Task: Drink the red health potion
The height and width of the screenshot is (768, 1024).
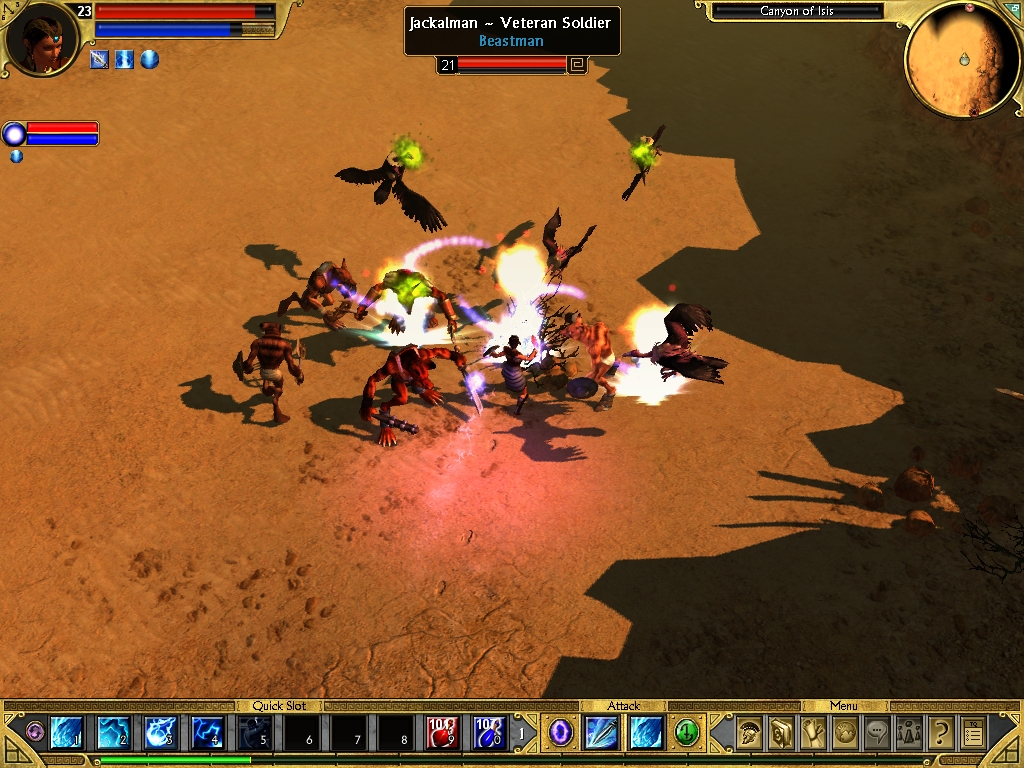Action: 443,733
